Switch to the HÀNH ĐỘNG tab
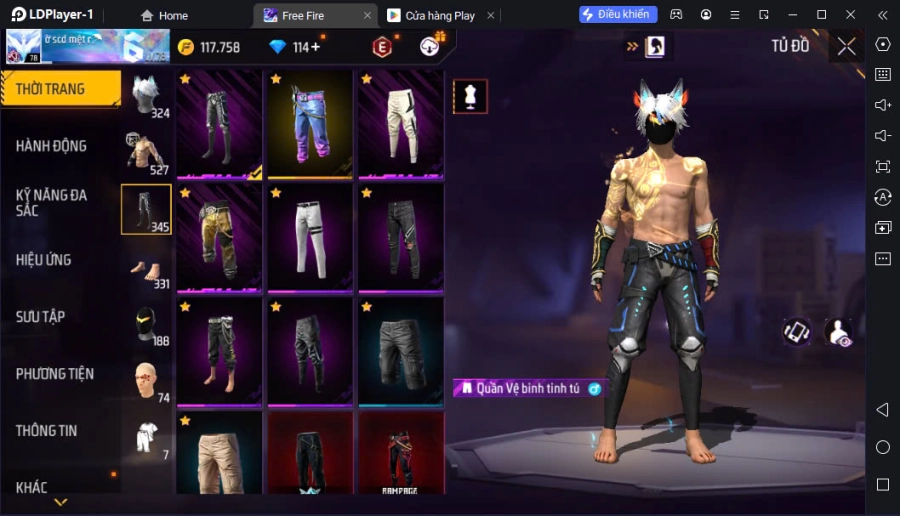 coord(52,146)
